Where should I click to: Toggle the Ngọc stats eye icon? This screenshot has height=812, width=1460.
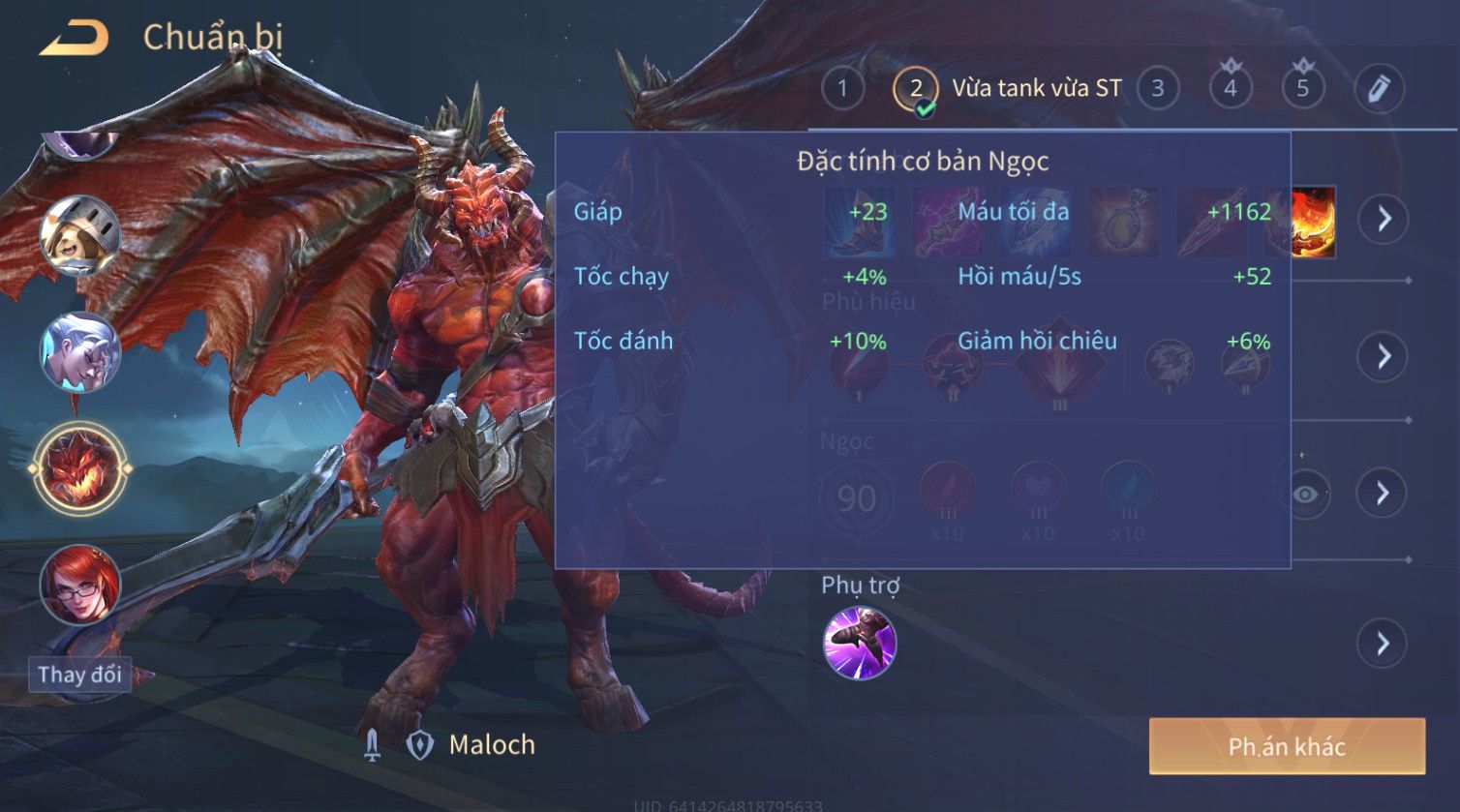pyautogui.click(x=1305, y=495)
